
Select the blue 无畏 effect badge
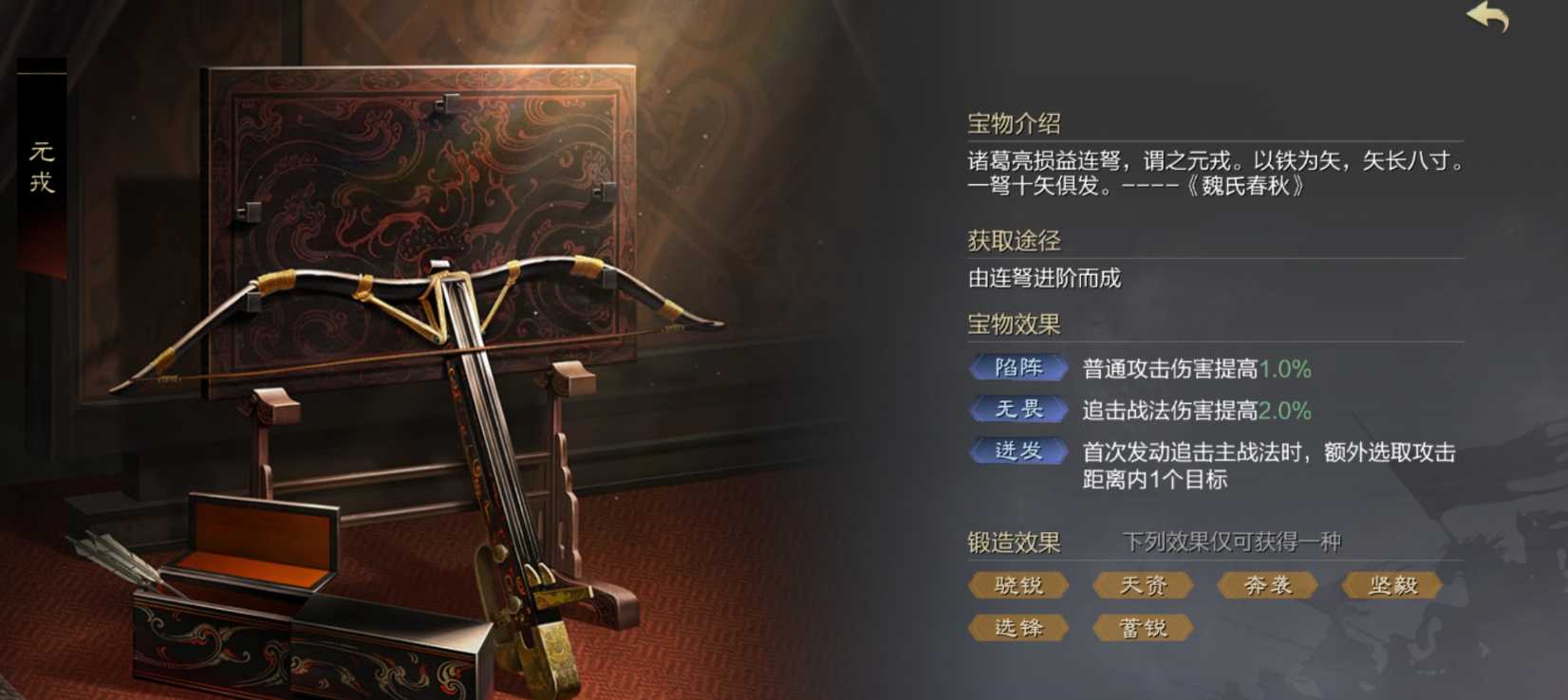(x=1019, y=409)
